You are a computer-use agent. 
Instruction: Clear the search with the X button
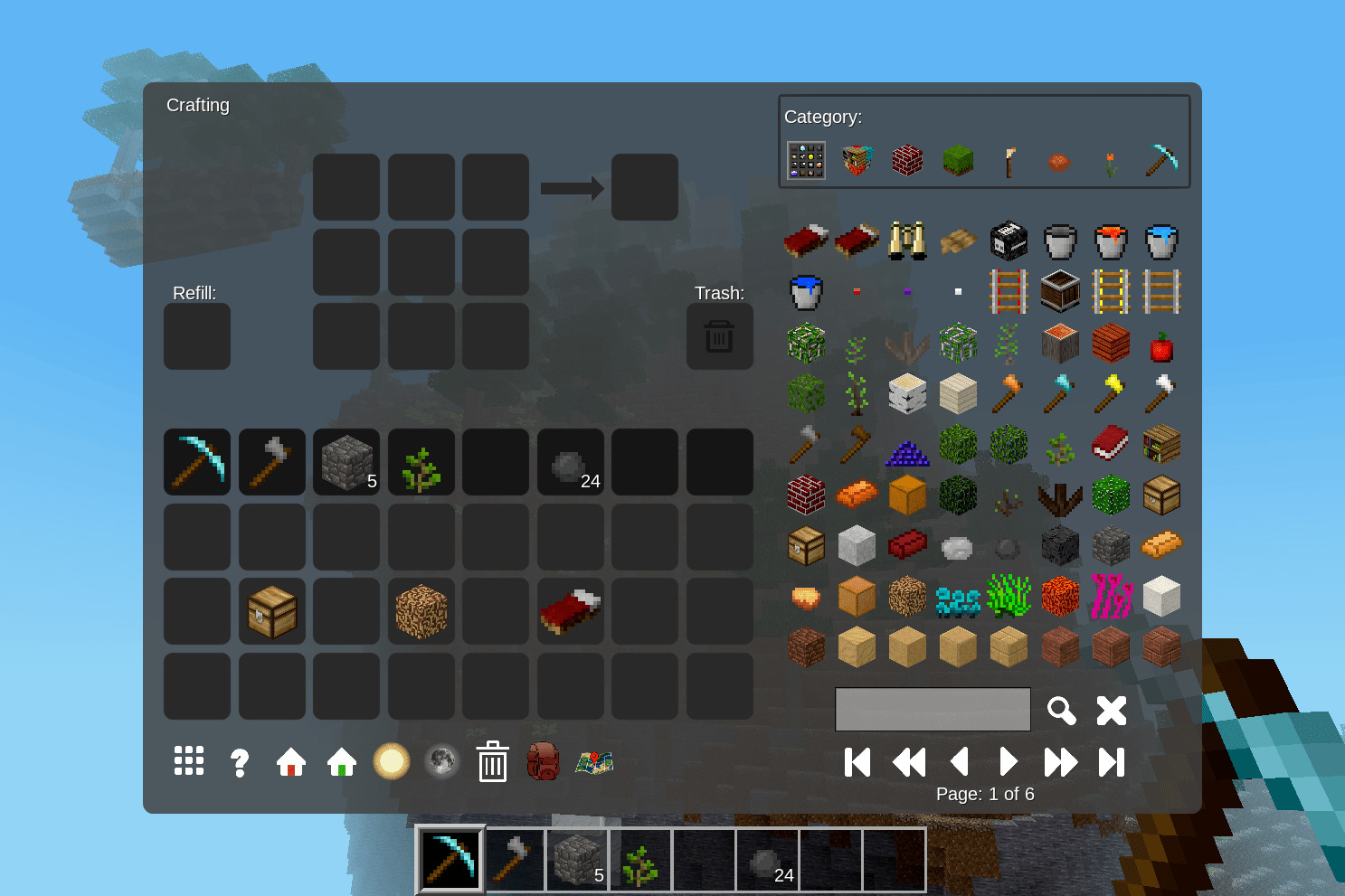[1111, 710]
